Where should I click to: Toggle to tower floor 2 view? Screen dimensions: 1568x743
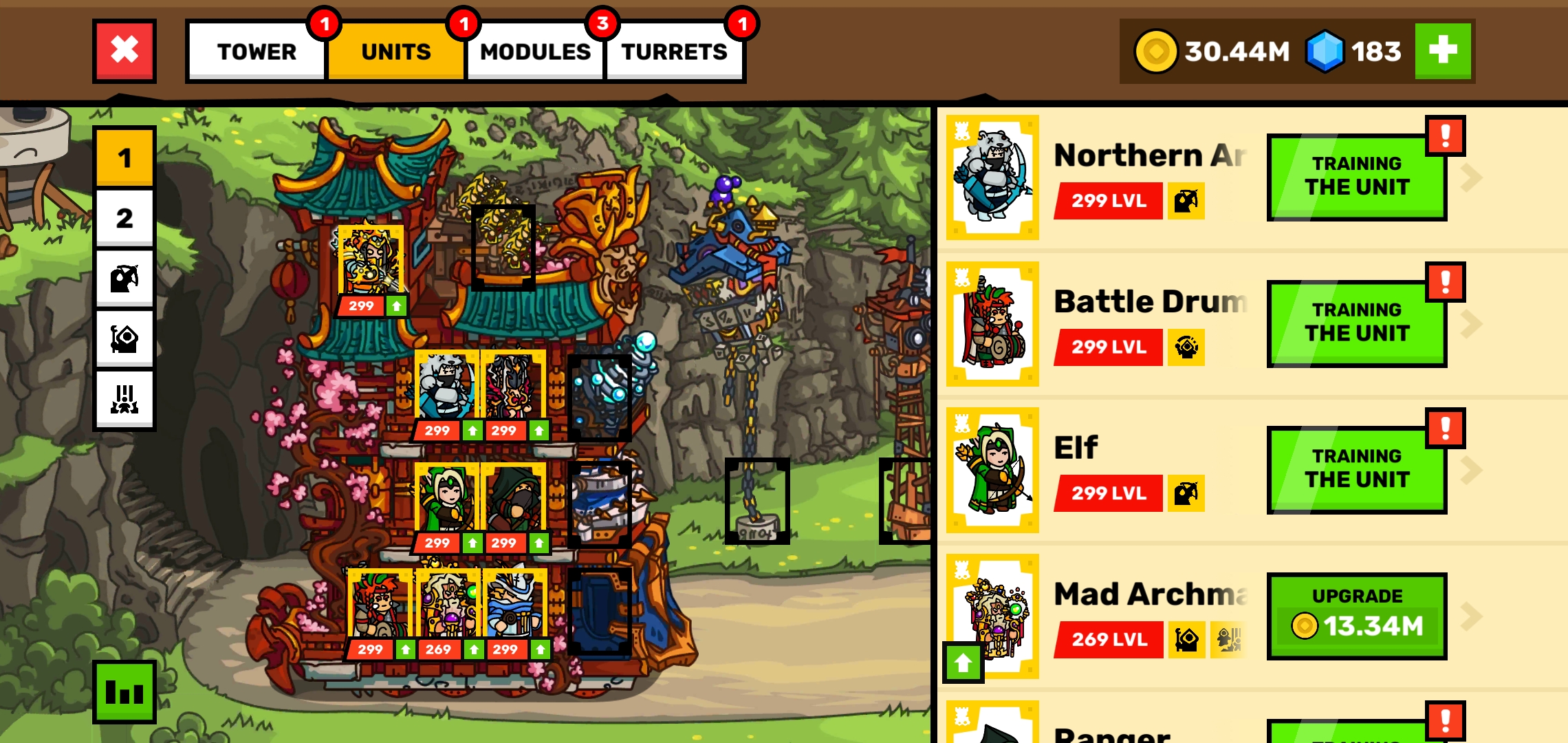point(124,217)
